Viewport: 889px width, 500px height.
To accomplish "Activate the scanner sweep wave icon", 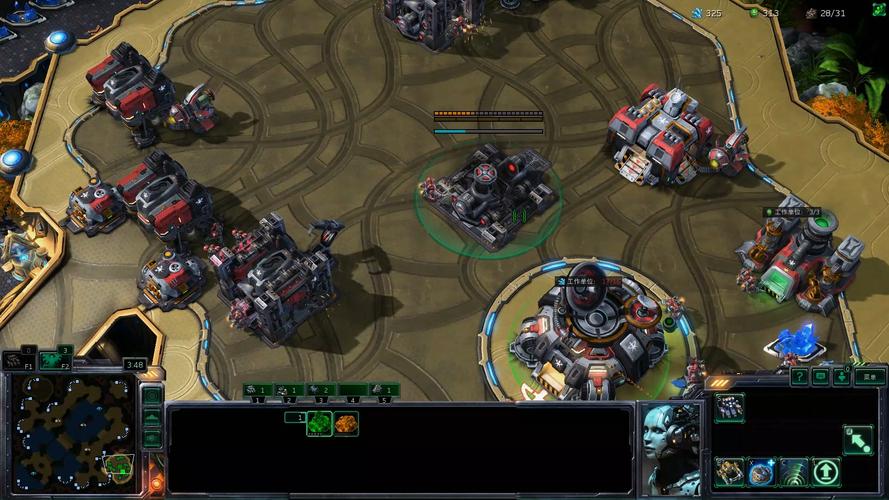I will click(x=795, y=471).
